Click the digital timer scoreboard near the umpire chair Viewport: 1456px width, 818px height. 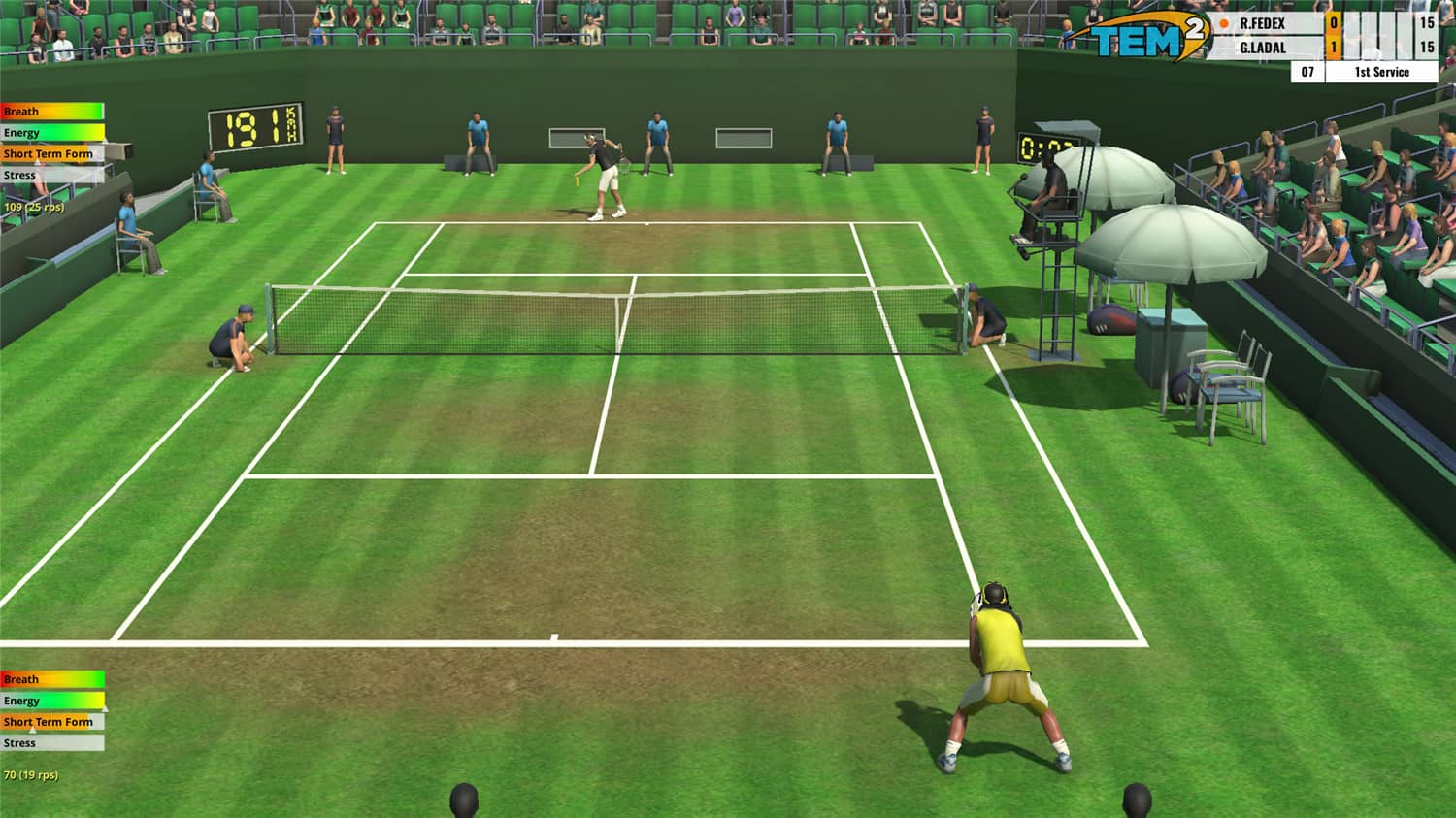(1042, 147)
